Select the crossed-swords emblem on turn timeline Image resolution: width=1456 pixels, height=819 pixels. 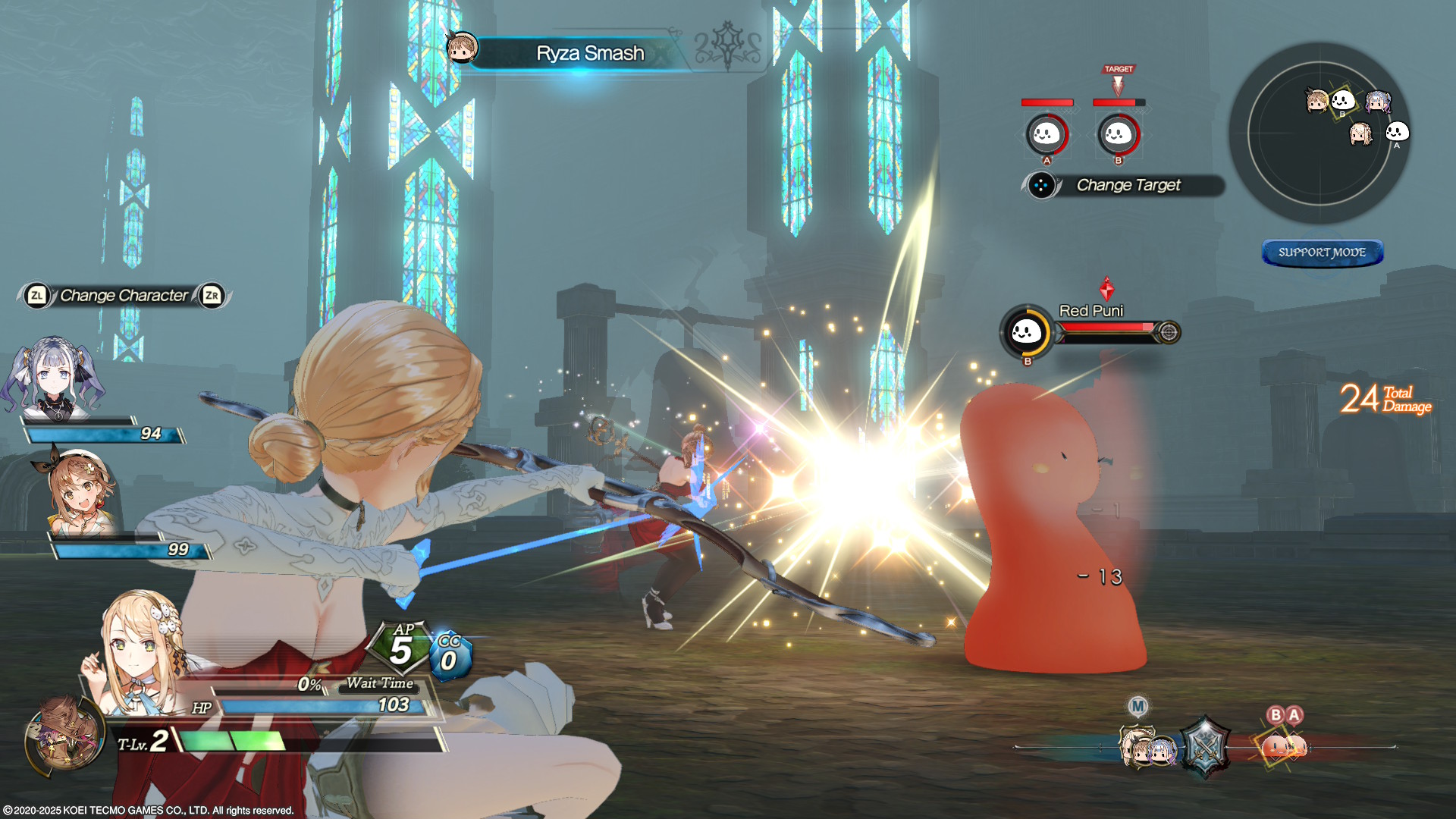(x=1204, y=747)
